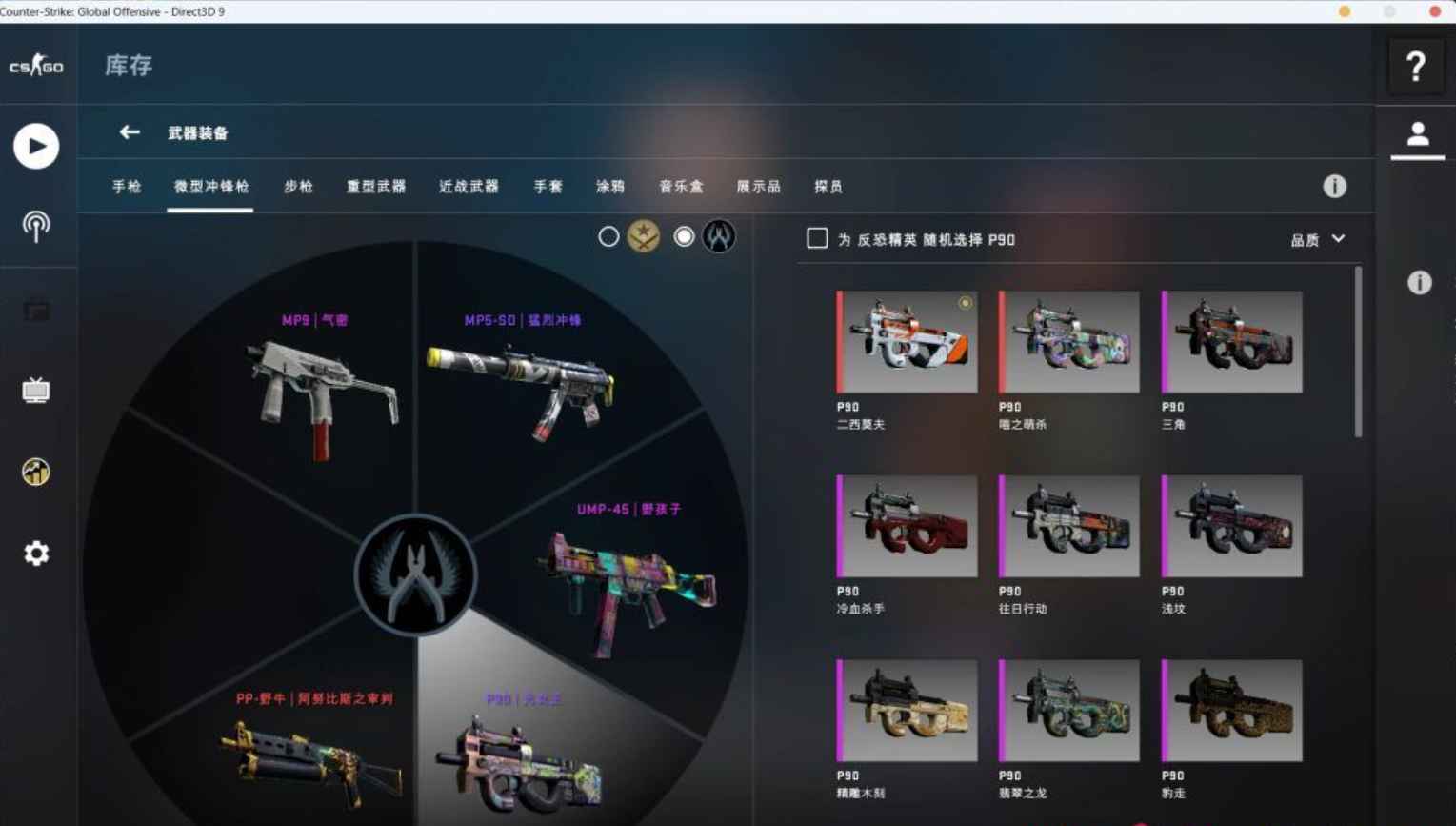Click the profile icon on the right edge
This screenshot has height=826, width=1456.
tap(1416, 133)
